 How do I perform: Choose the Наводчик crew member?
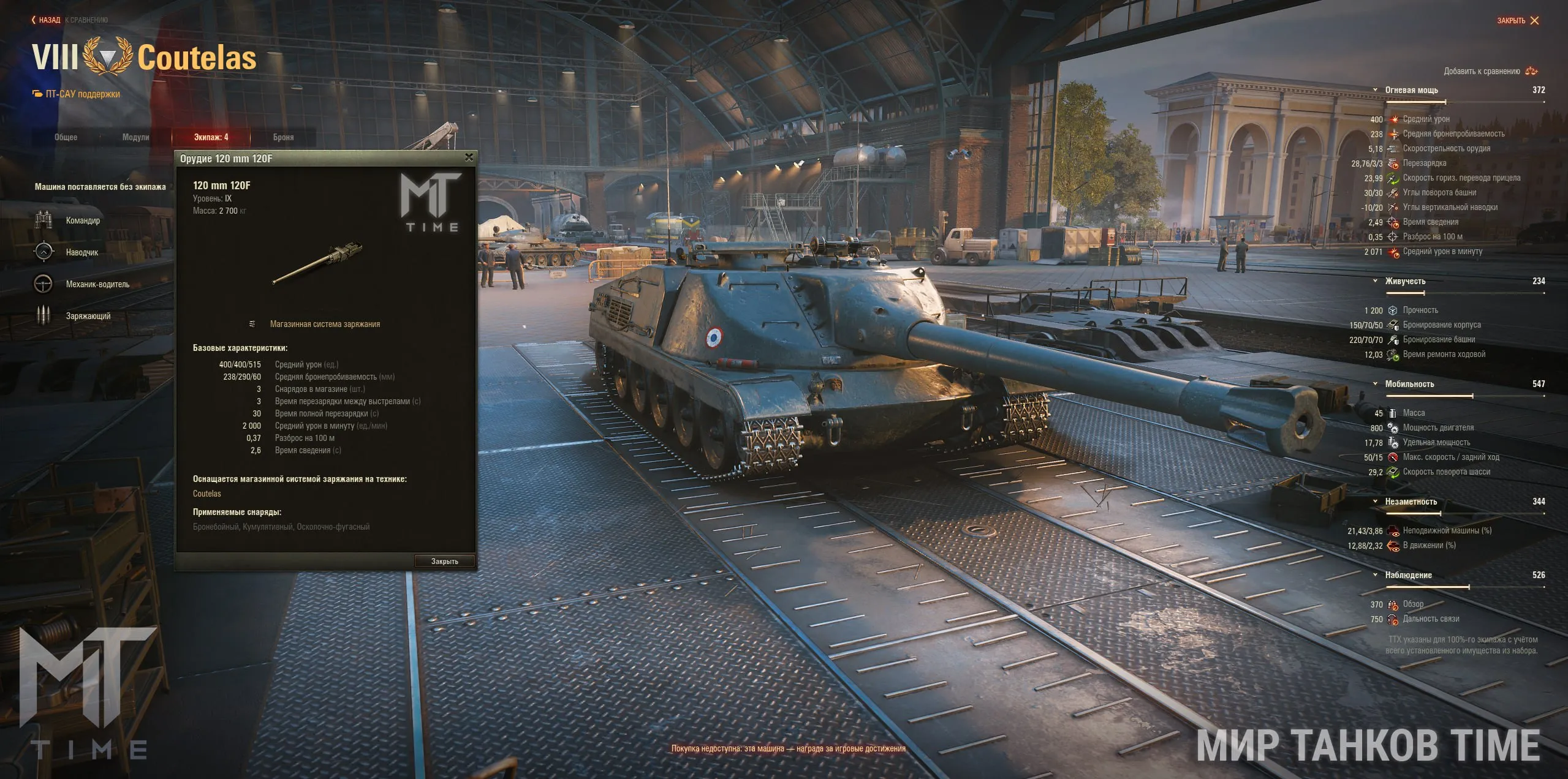coord(81,252)
